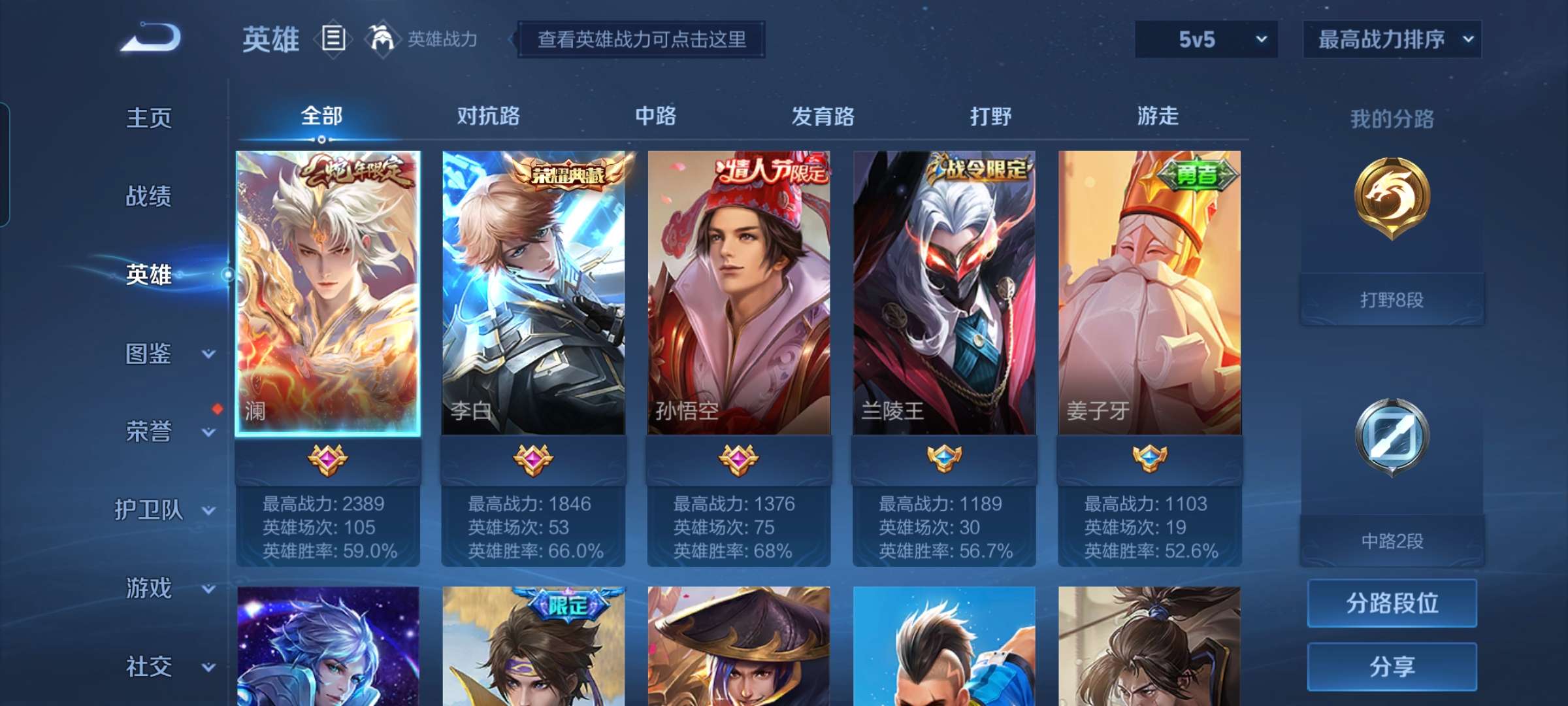Image resolution: width=1568 pixels, height=706 pixels.
Task: Switch to the 打野 tab
Action: coord(990,118)
